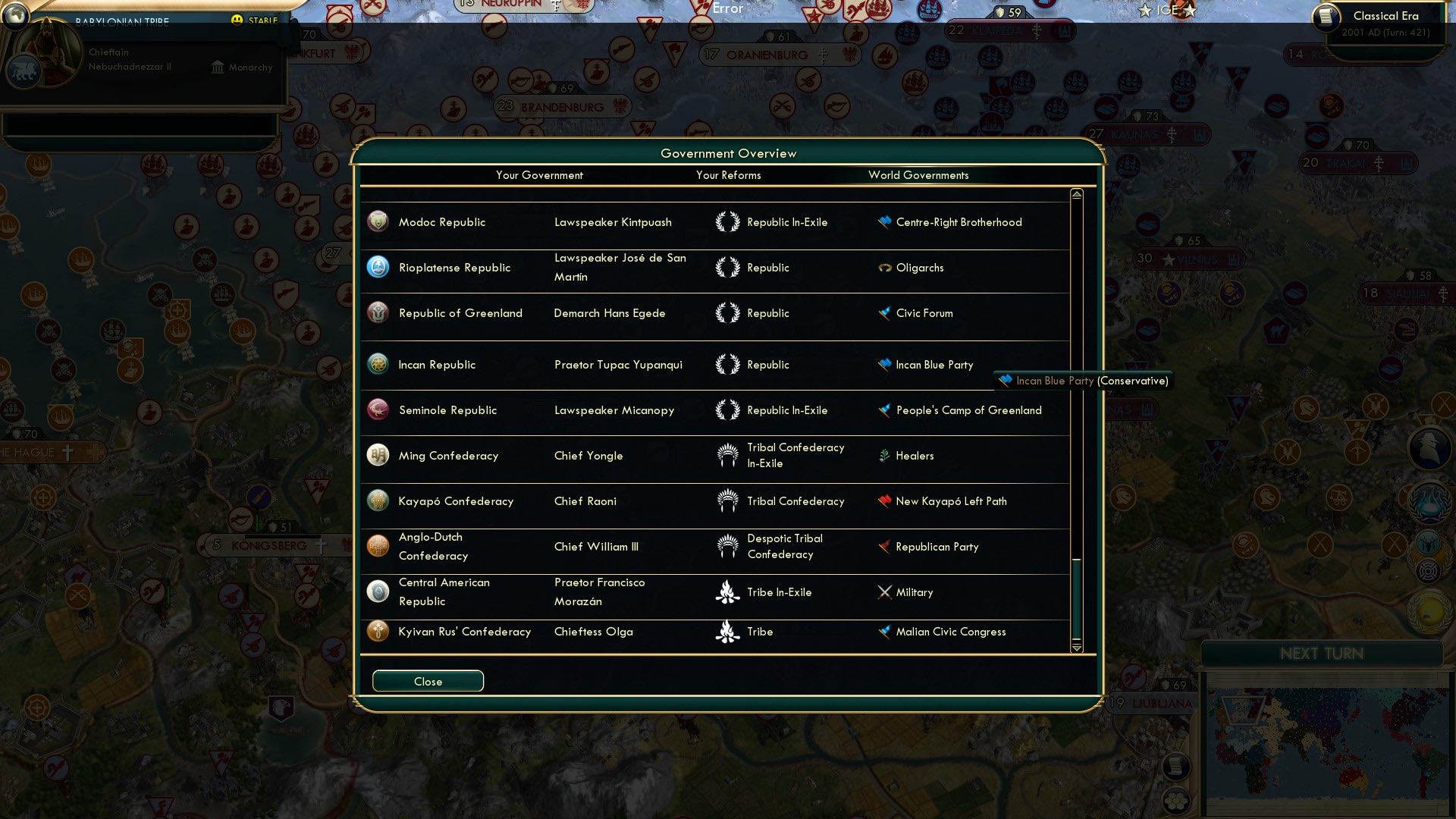
Task: Switch to the Your Reforms tab
Action: 728,175
